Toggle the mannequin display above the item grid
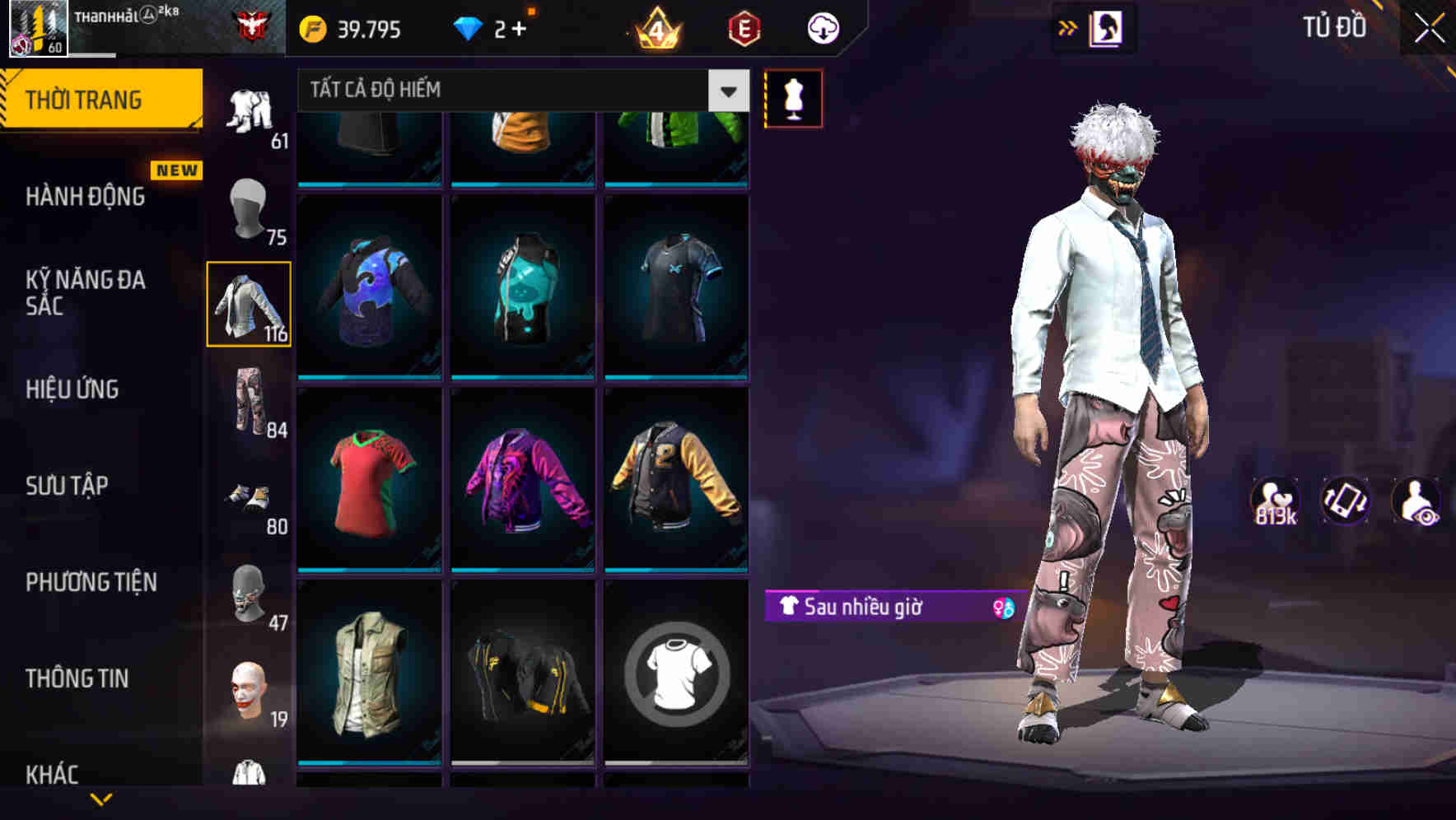 [793, 99]
